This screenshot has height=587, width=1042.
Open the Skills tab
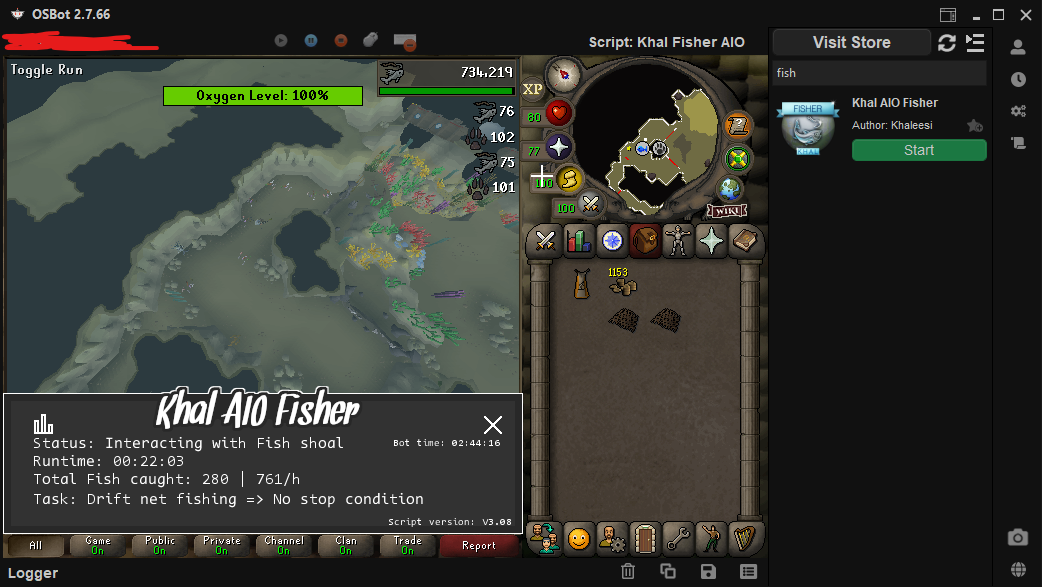(x=579, y=241)
